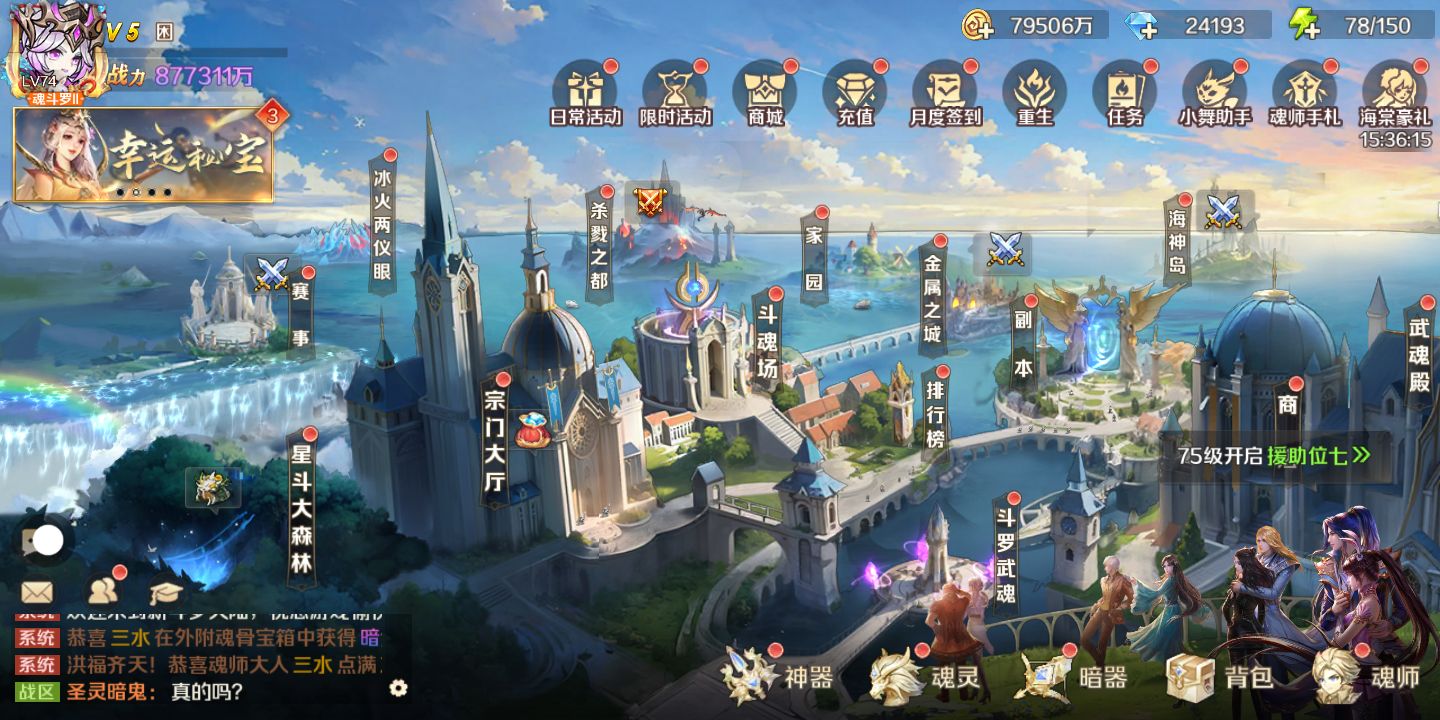
Task: Open the 幸运秘宝 event banner
Action: point(144,155)
